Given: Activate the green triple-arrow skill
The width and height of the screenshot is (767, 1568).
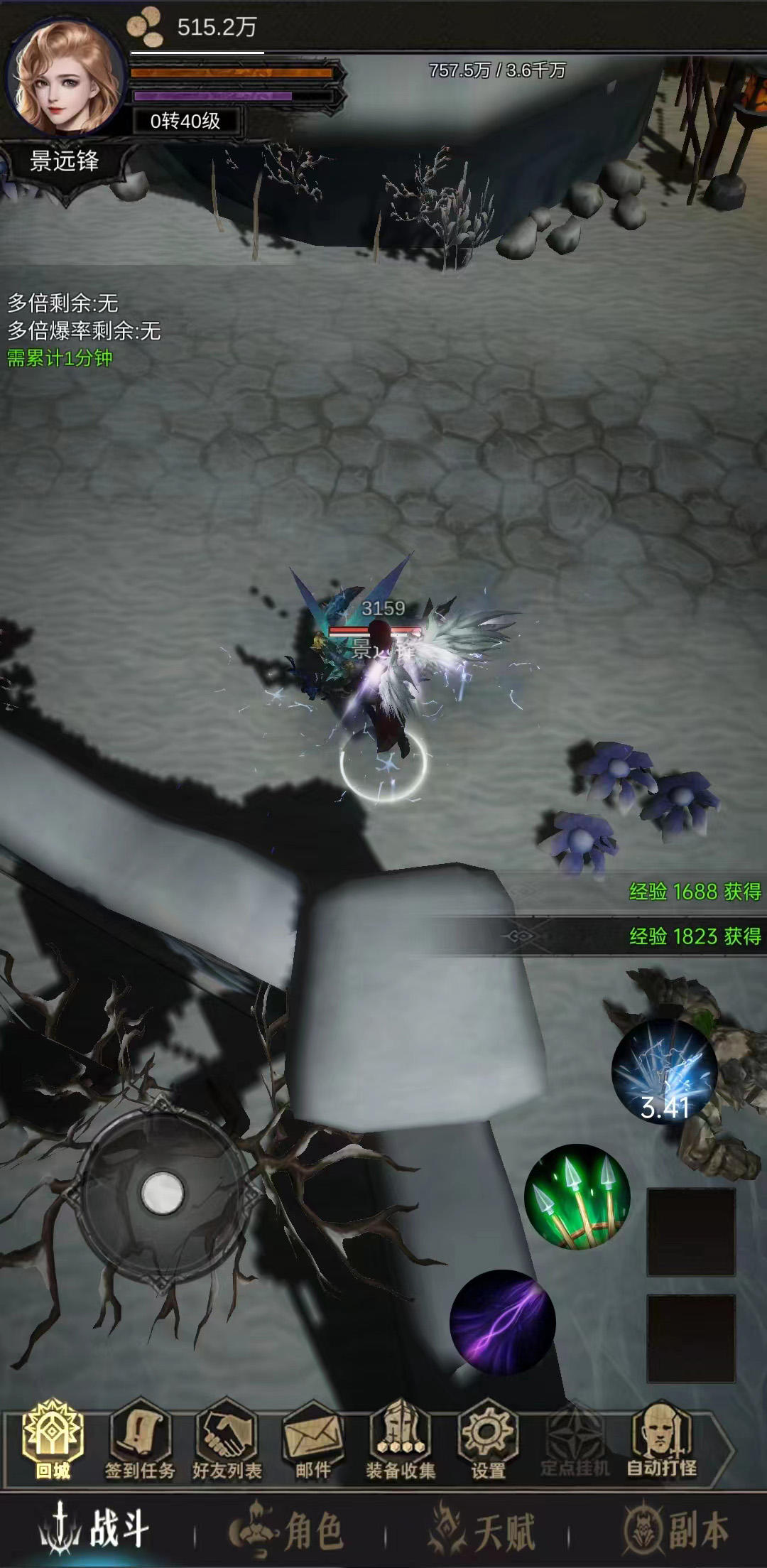Looking at the screenshot, I should pyautogui.click(x=577, y=1196).
